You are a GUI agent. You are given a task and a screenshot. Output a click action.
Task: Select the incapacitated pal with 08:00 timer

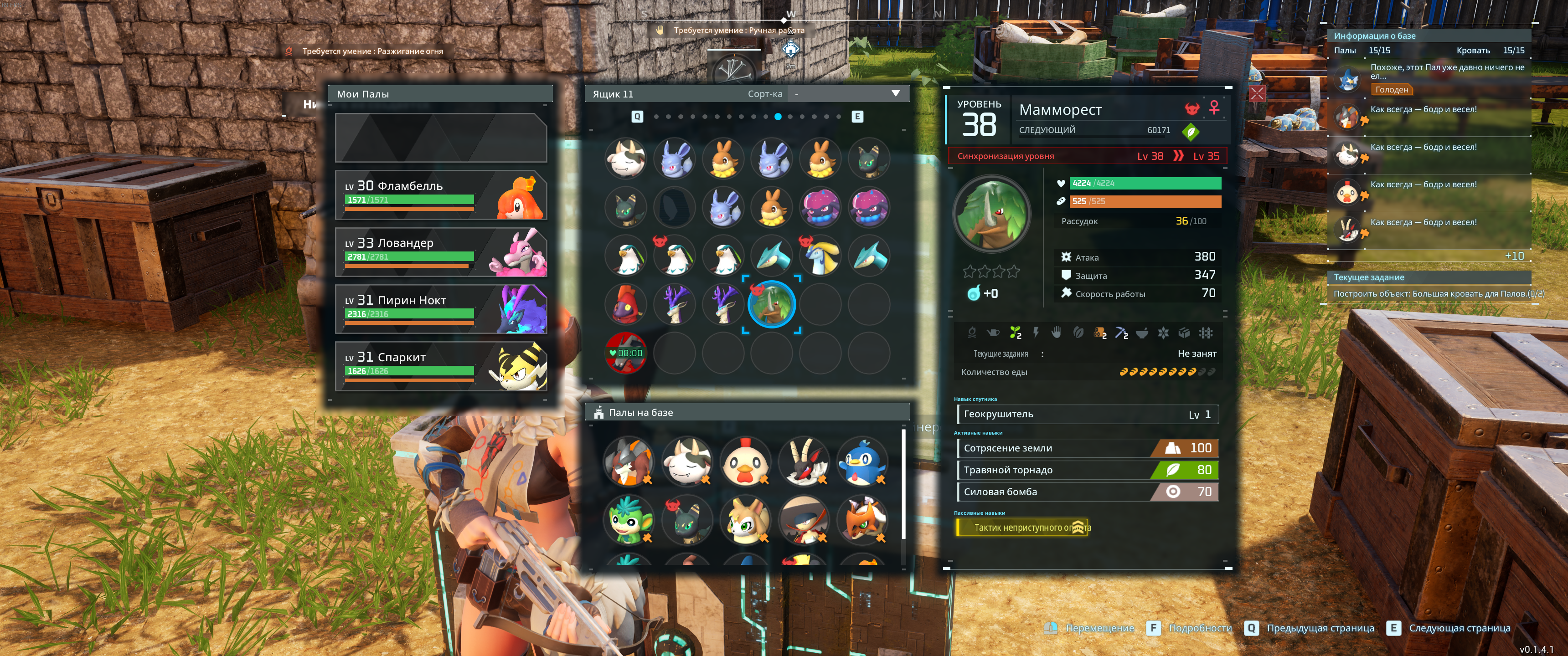(626, 353)
